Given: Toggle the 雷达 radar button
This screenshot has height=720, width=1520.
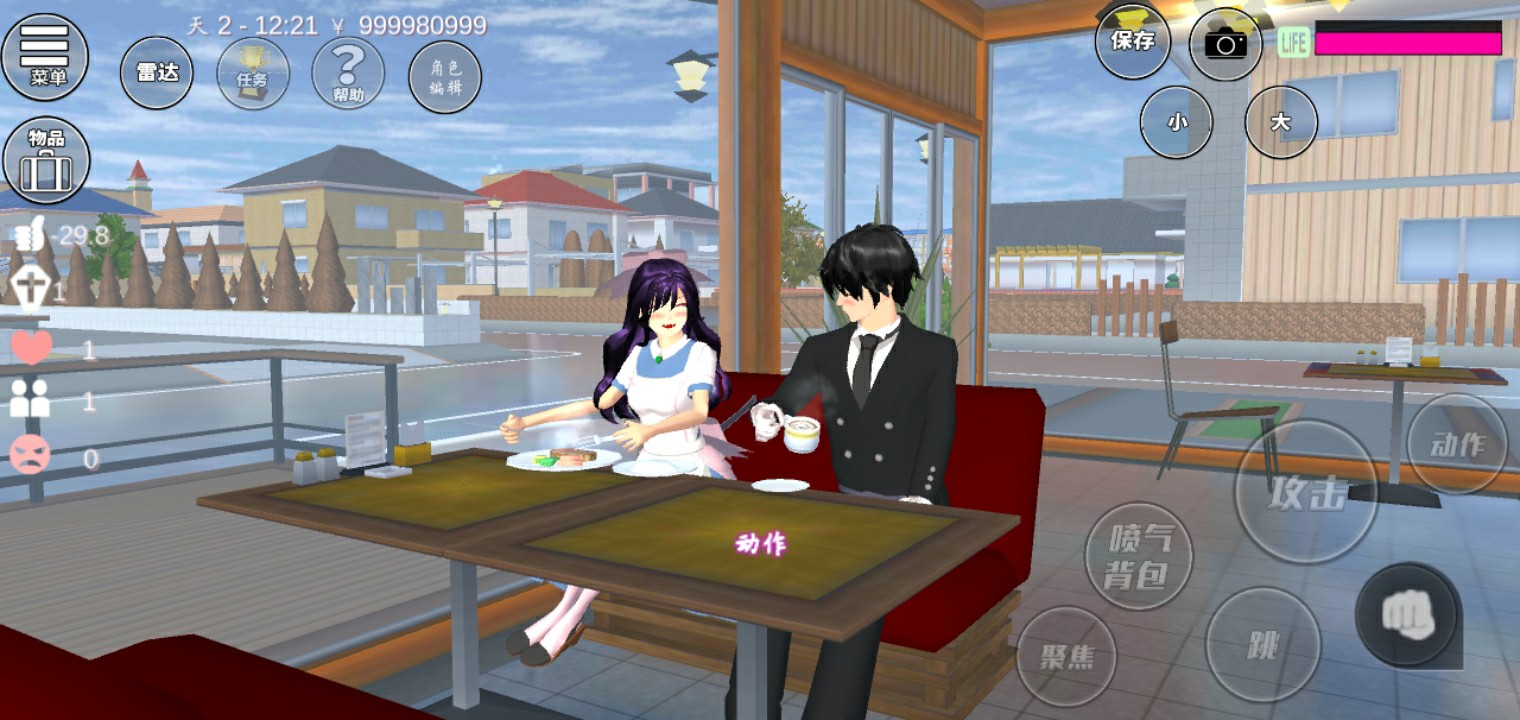Looking at the screenshot, I should [157, 73].
